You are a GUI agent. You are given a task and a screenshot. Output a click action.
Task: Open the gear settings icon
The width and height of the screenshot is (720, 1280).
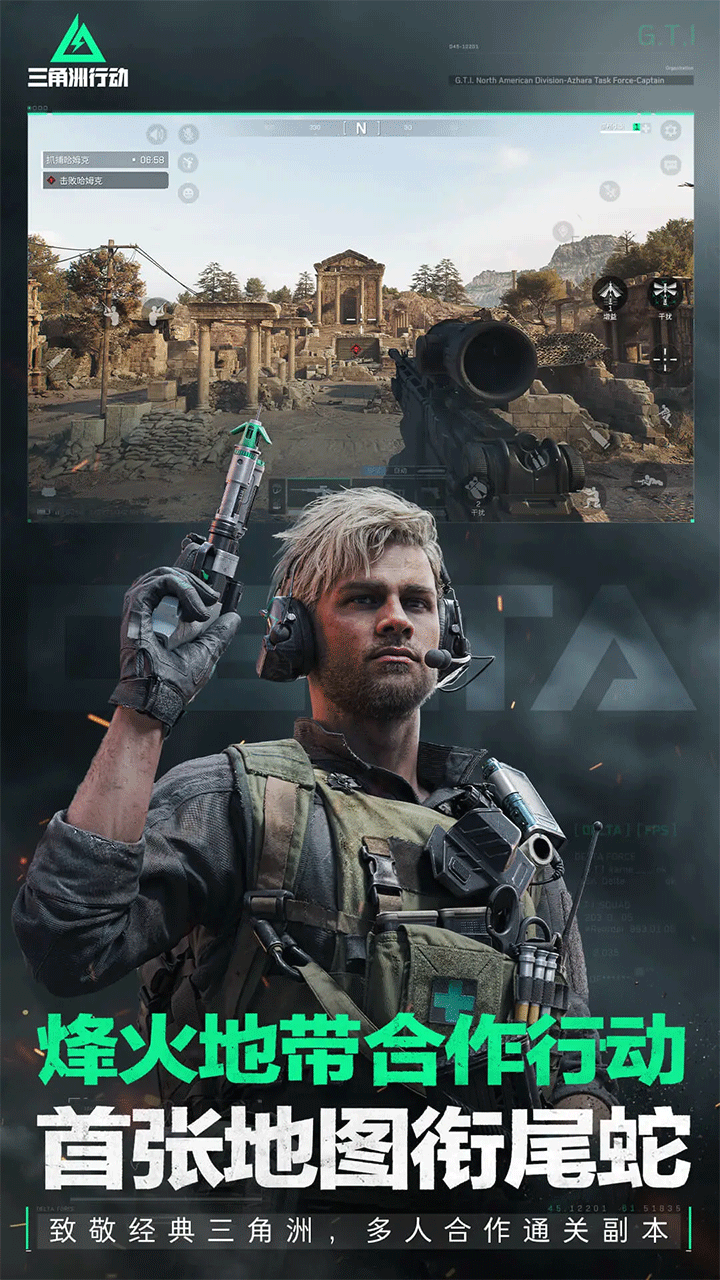click(670, 130)
